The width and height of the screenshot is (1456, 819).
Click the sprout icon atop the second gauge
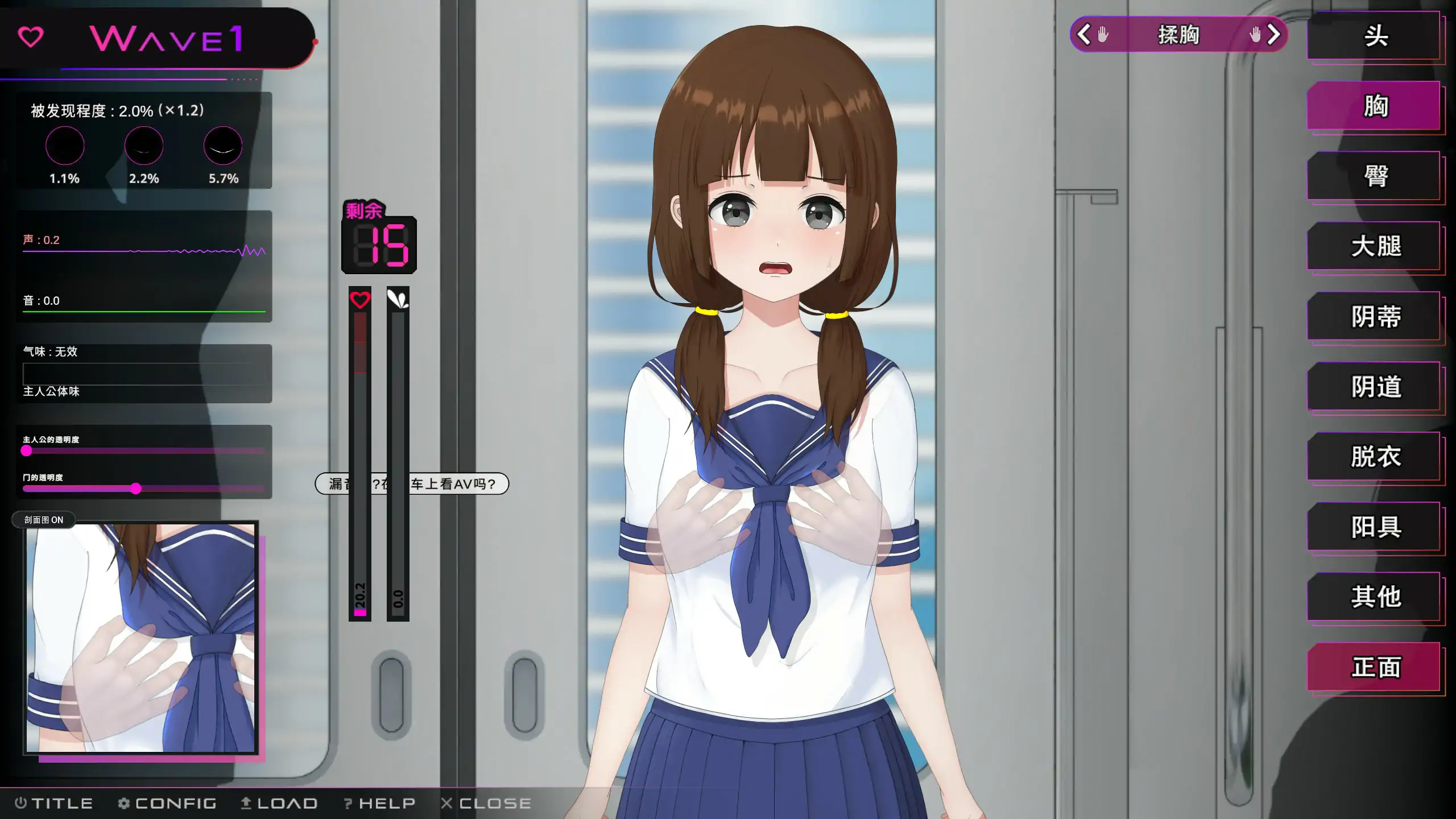pyautogui.click(x=398, y=298)
